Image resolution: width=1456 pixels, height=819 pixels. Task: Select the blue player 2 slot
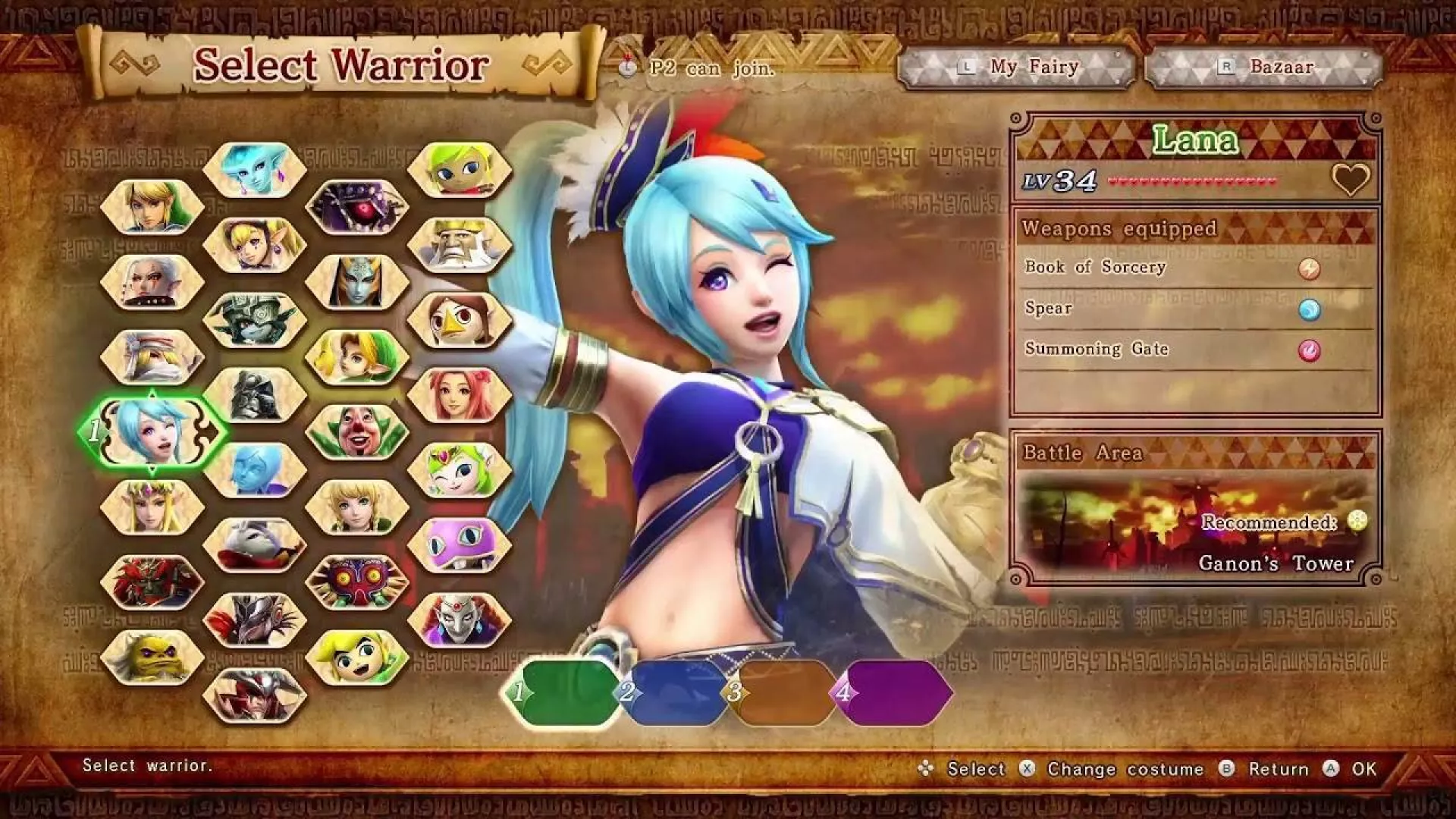point(675,692)
